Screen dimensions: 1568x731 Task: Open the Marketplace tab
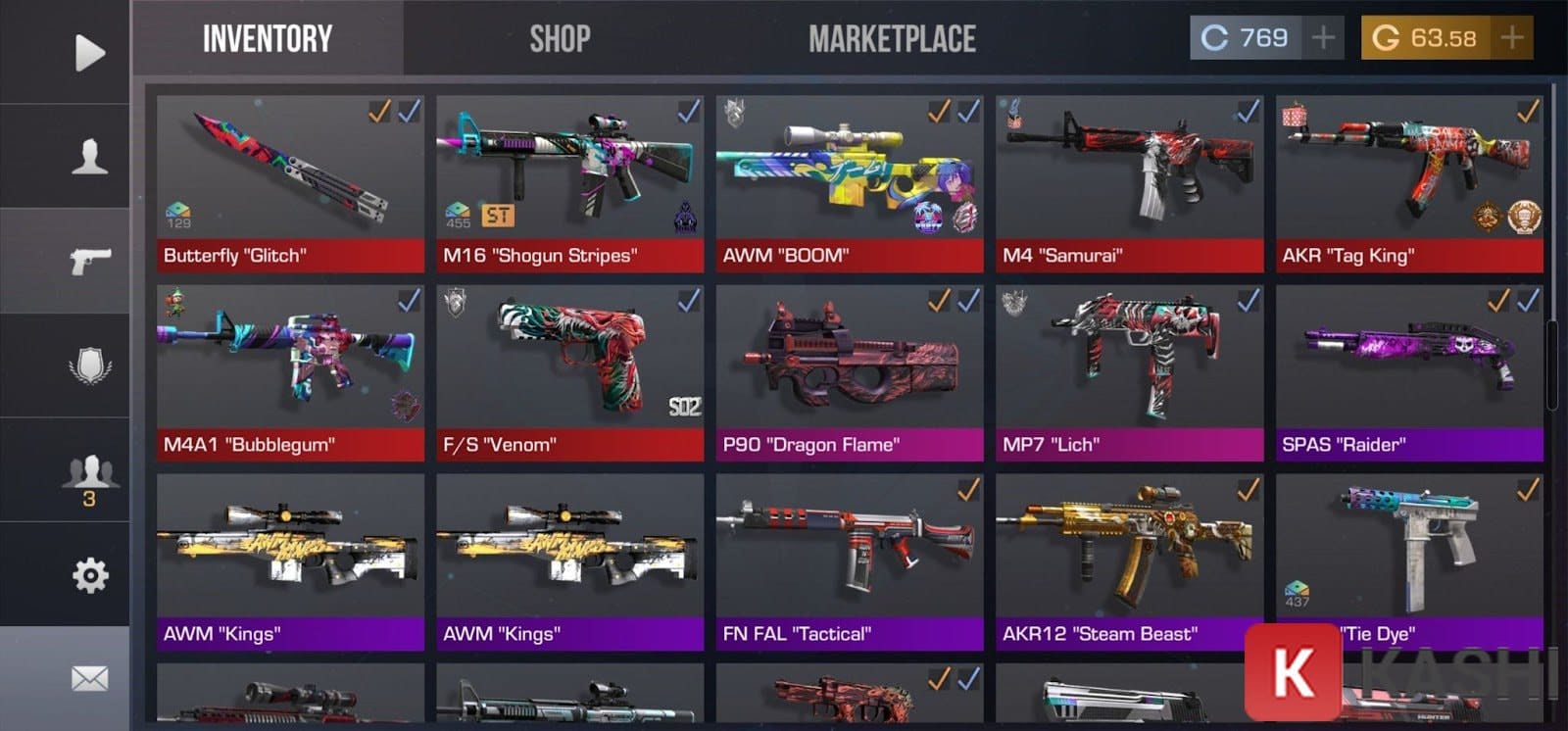tap(892, 39)
